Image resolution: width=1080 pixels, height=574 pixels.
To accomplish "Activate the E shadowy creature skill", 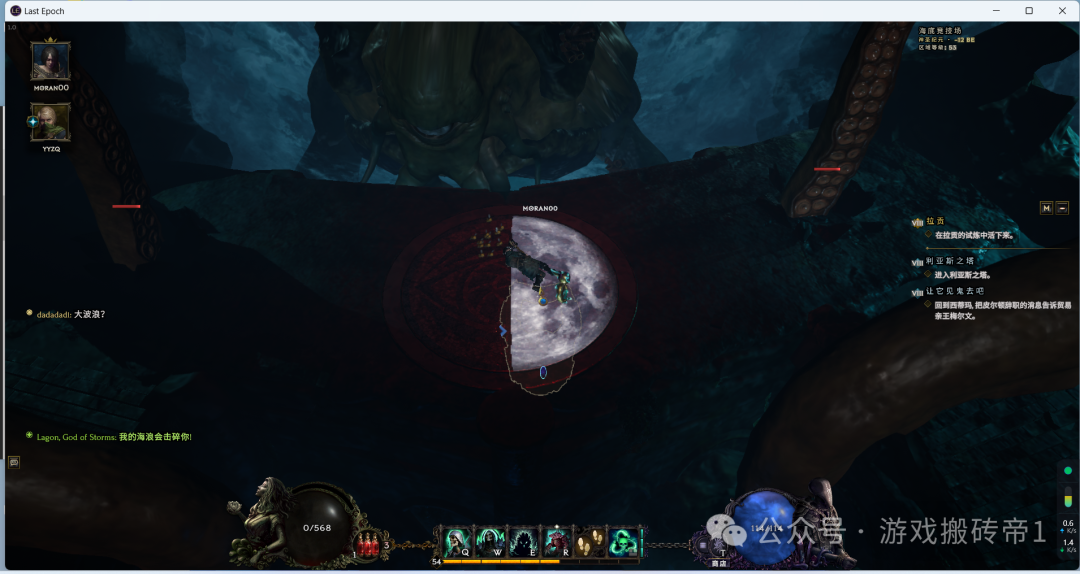I will coord(524,543).
